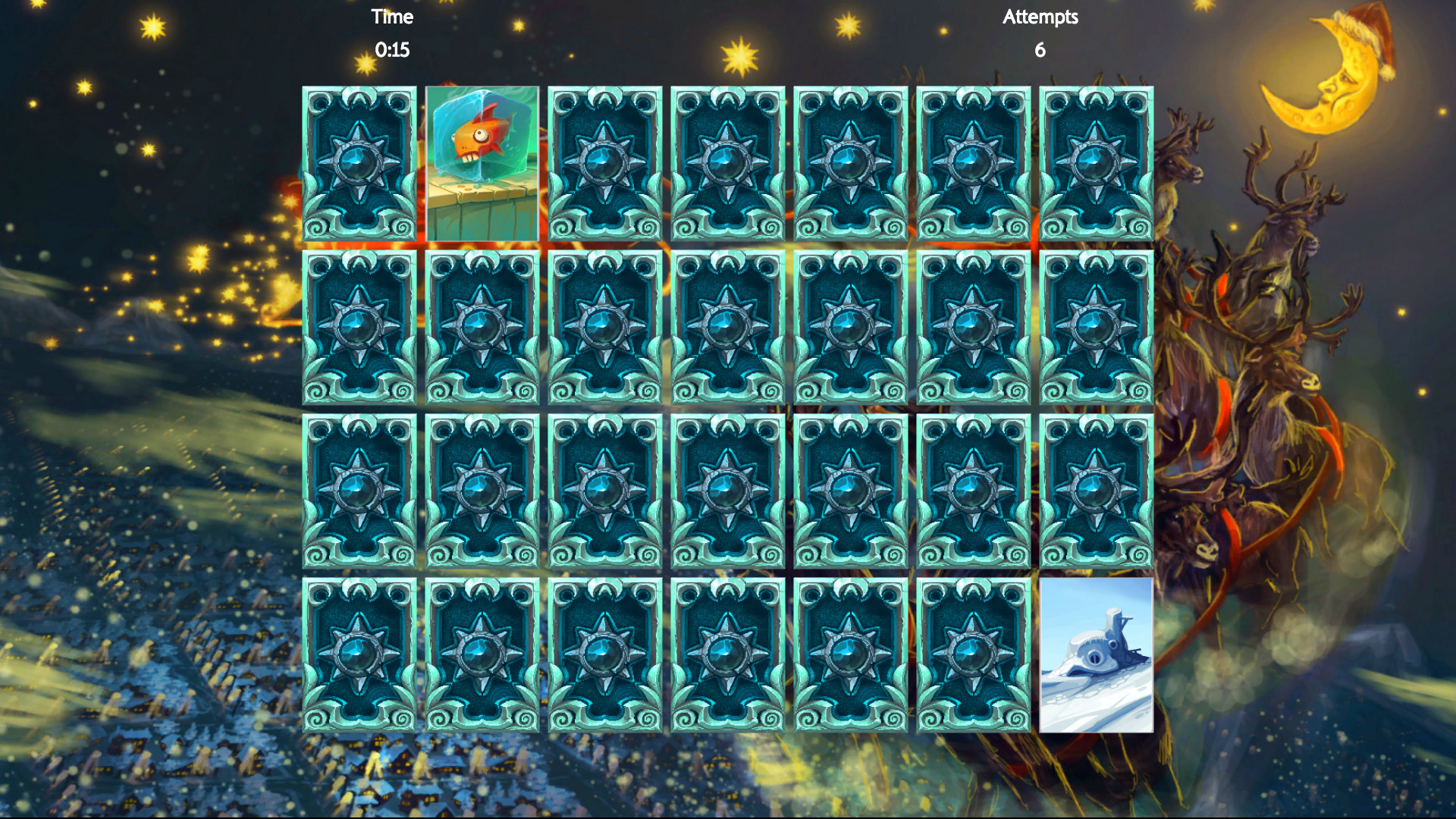Flip the bottom-left face-down card

point(360,656)
